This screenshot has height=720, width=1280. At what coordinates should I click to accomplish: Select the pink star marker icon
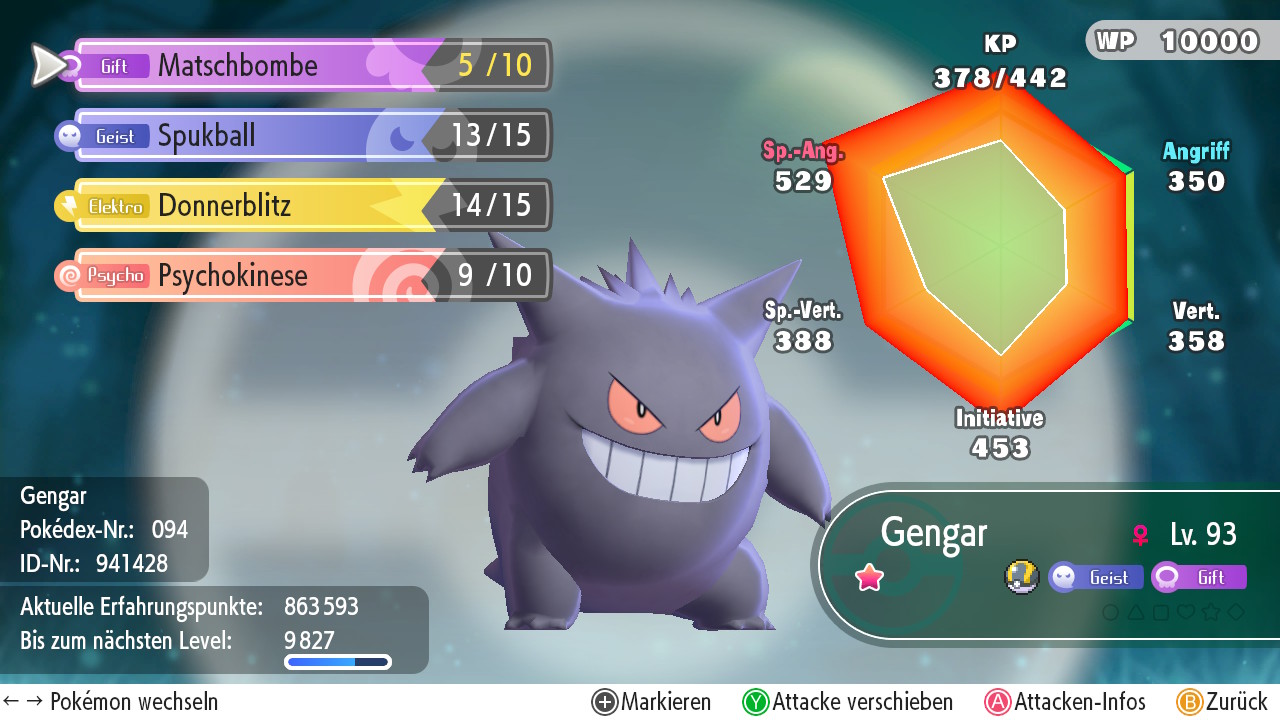[870, 577]
